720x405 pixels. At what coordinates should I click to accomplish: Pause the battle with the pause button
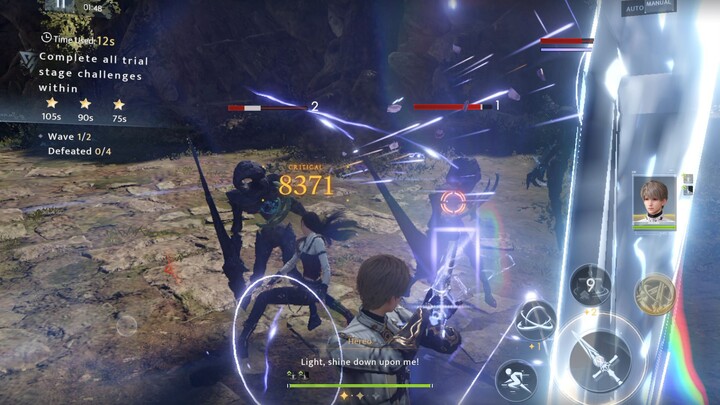click(60, 5)
